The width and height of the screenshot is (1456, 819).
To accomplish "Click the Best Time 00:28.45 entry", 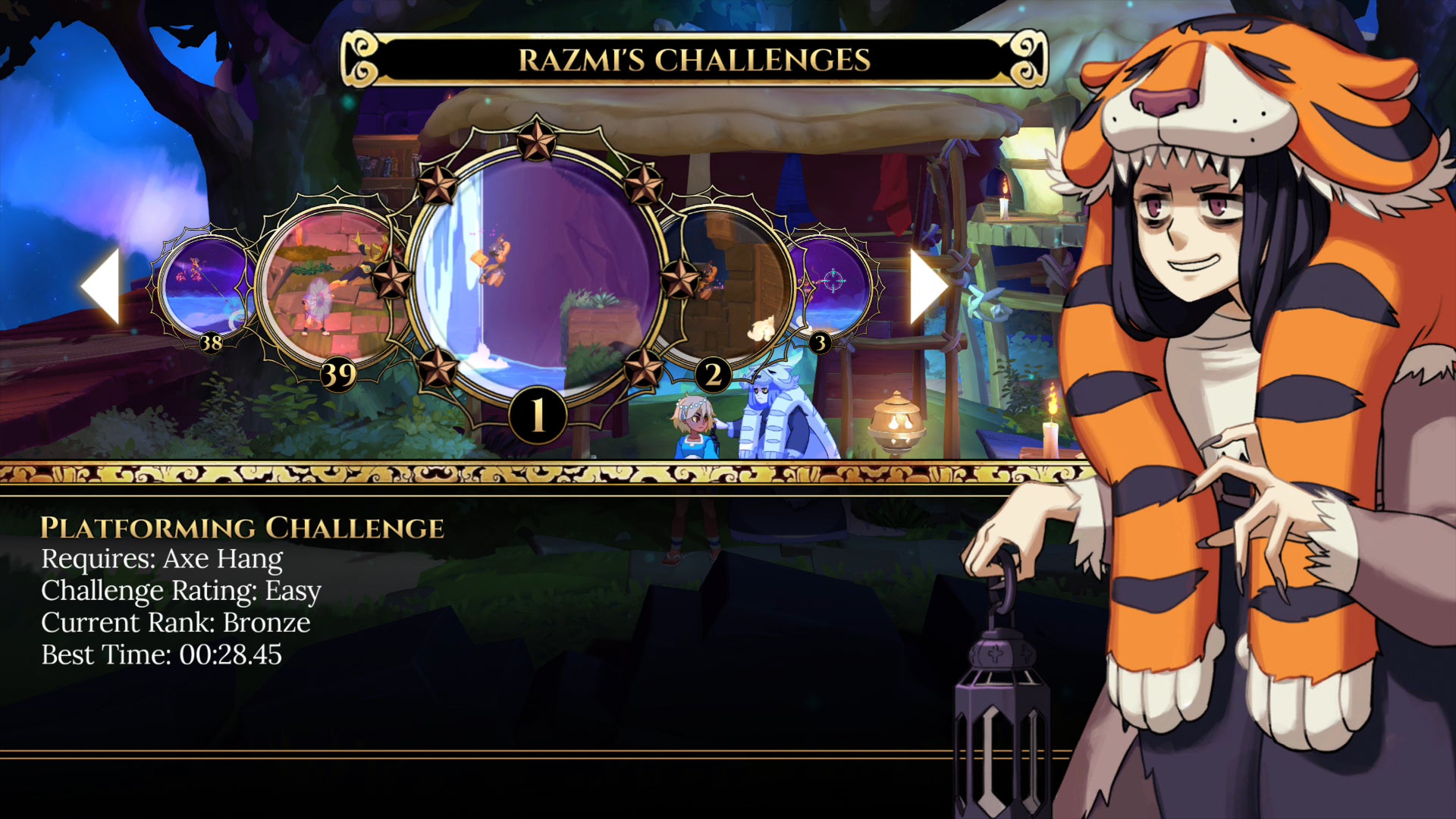I will pos(162,655).
